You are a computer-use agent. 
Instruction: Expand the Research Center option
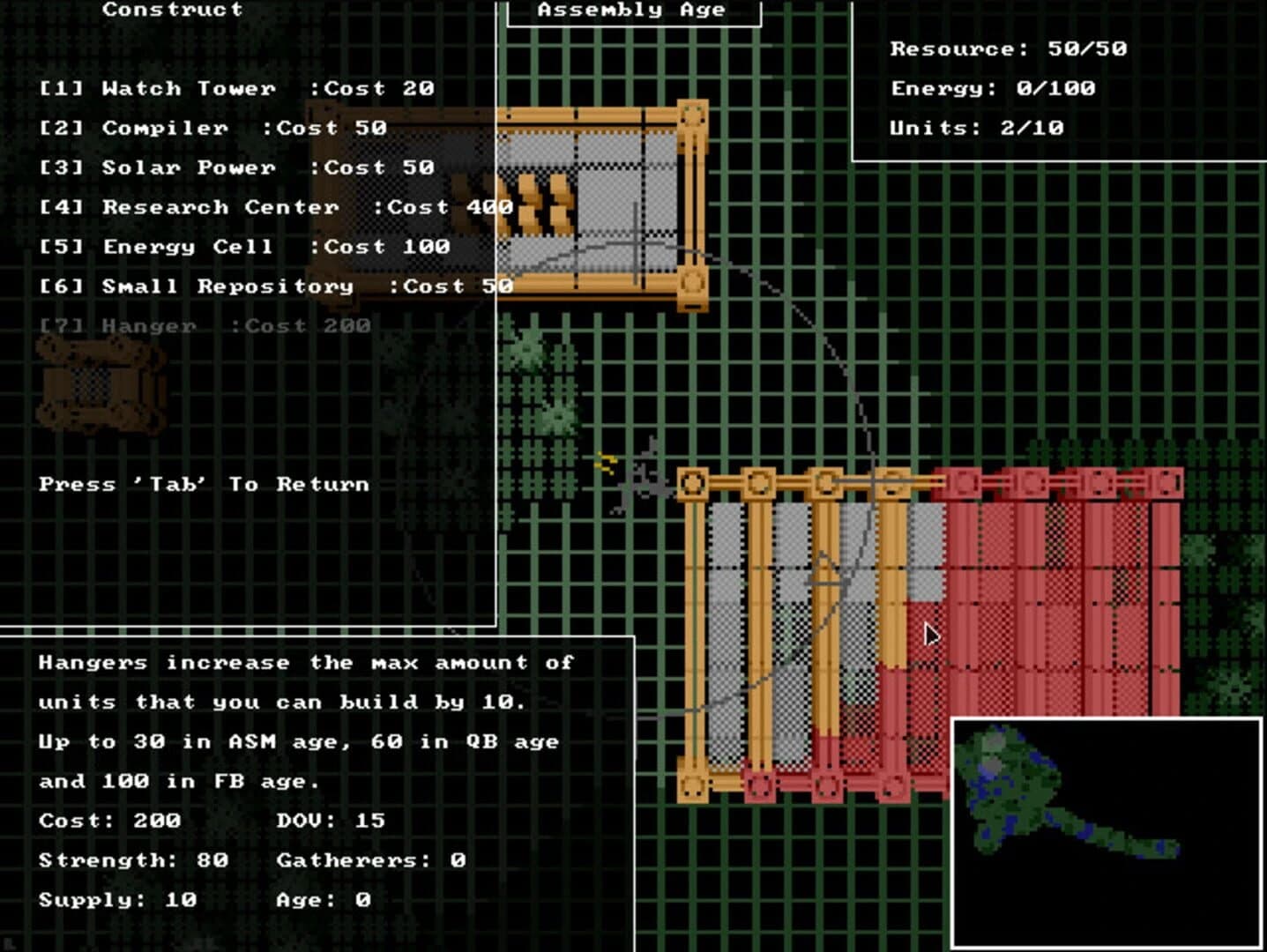pos(273,206)
